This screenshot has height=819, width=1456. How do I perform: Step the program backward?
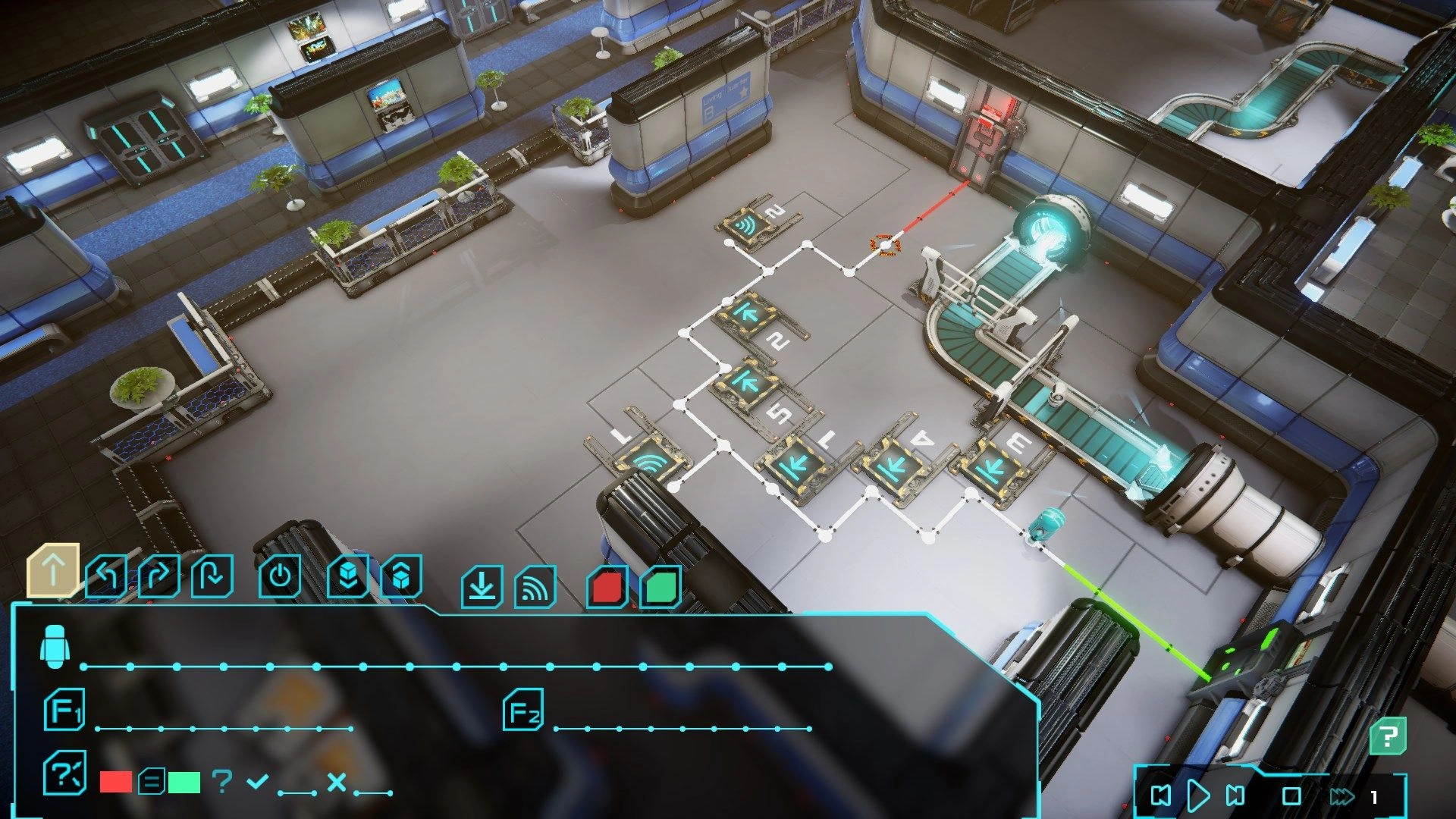pos(1161,795)
